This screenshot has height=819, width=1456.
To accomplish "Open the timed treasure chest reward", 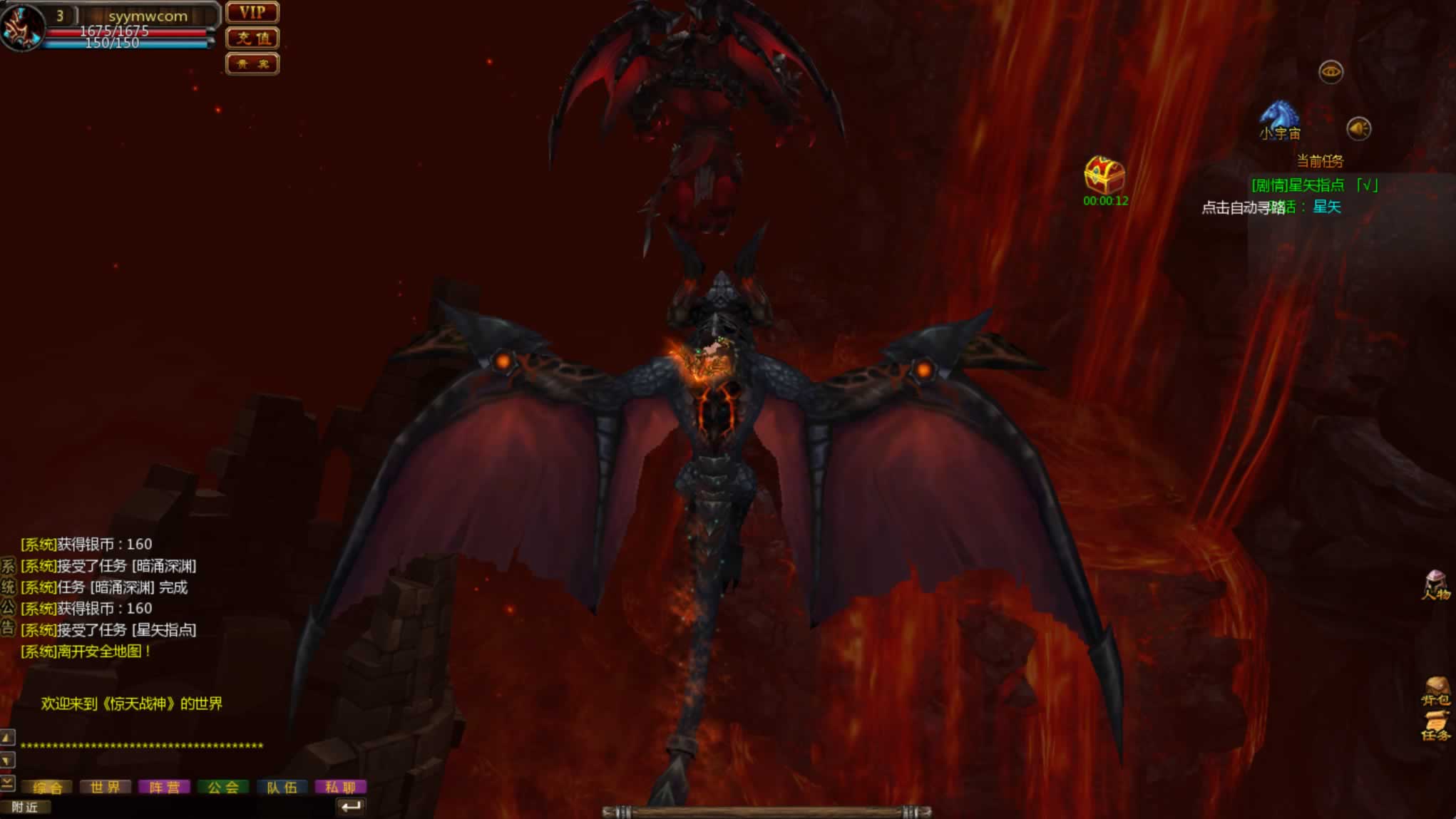I will [x=1104, y=175].
